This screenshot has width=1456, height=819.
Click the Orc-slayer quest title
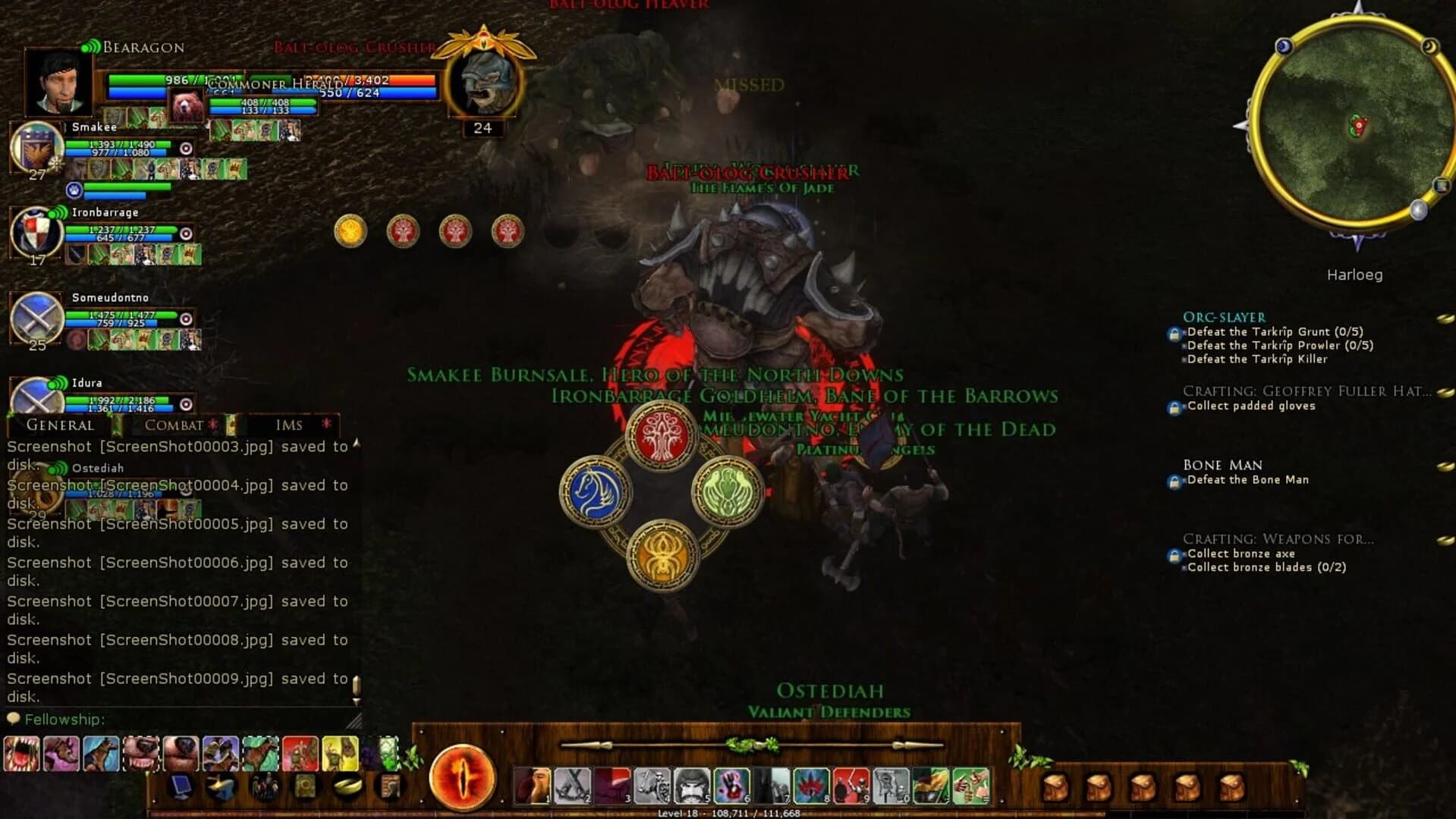[1223, 317]
